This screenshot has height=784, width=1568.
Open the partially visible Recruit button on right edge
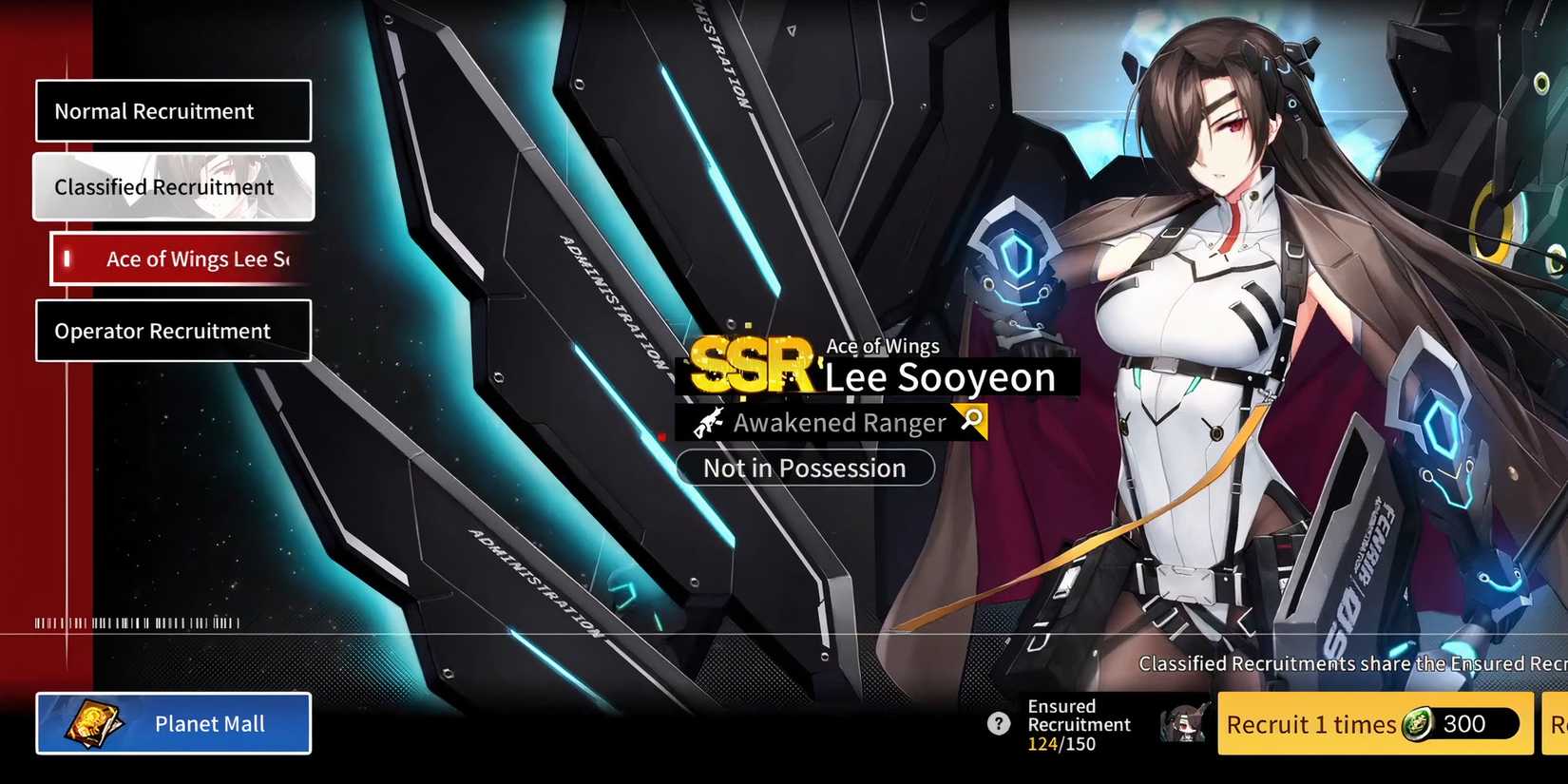(1558, 724)
